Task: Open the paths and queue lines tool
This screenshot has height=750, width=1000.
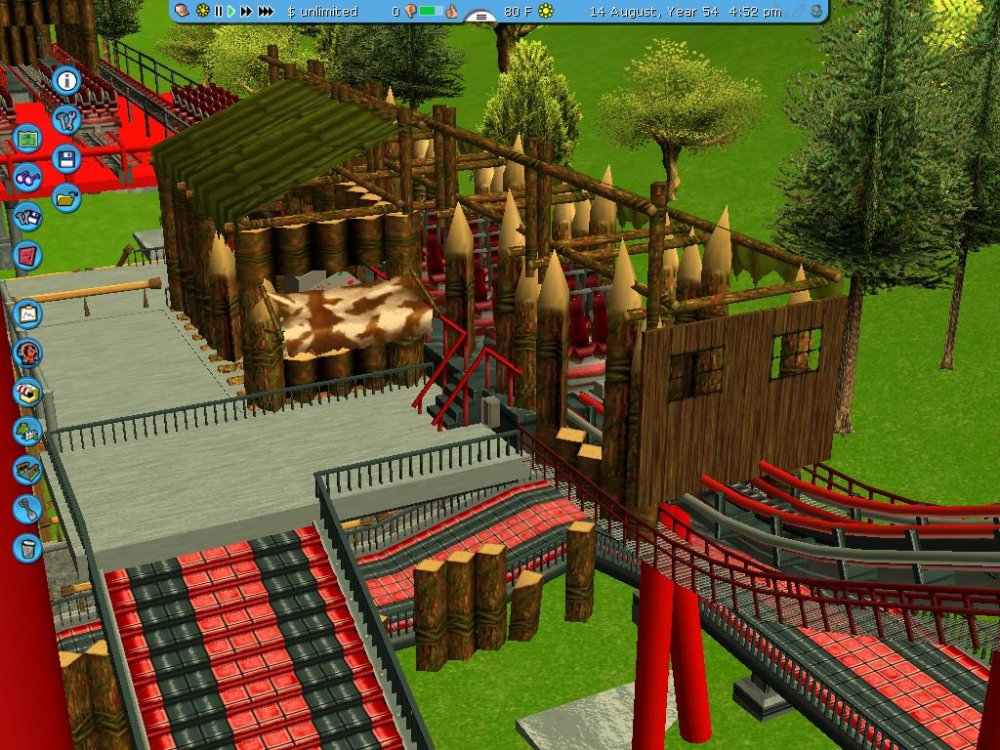Action: click(x=27, y=470)
